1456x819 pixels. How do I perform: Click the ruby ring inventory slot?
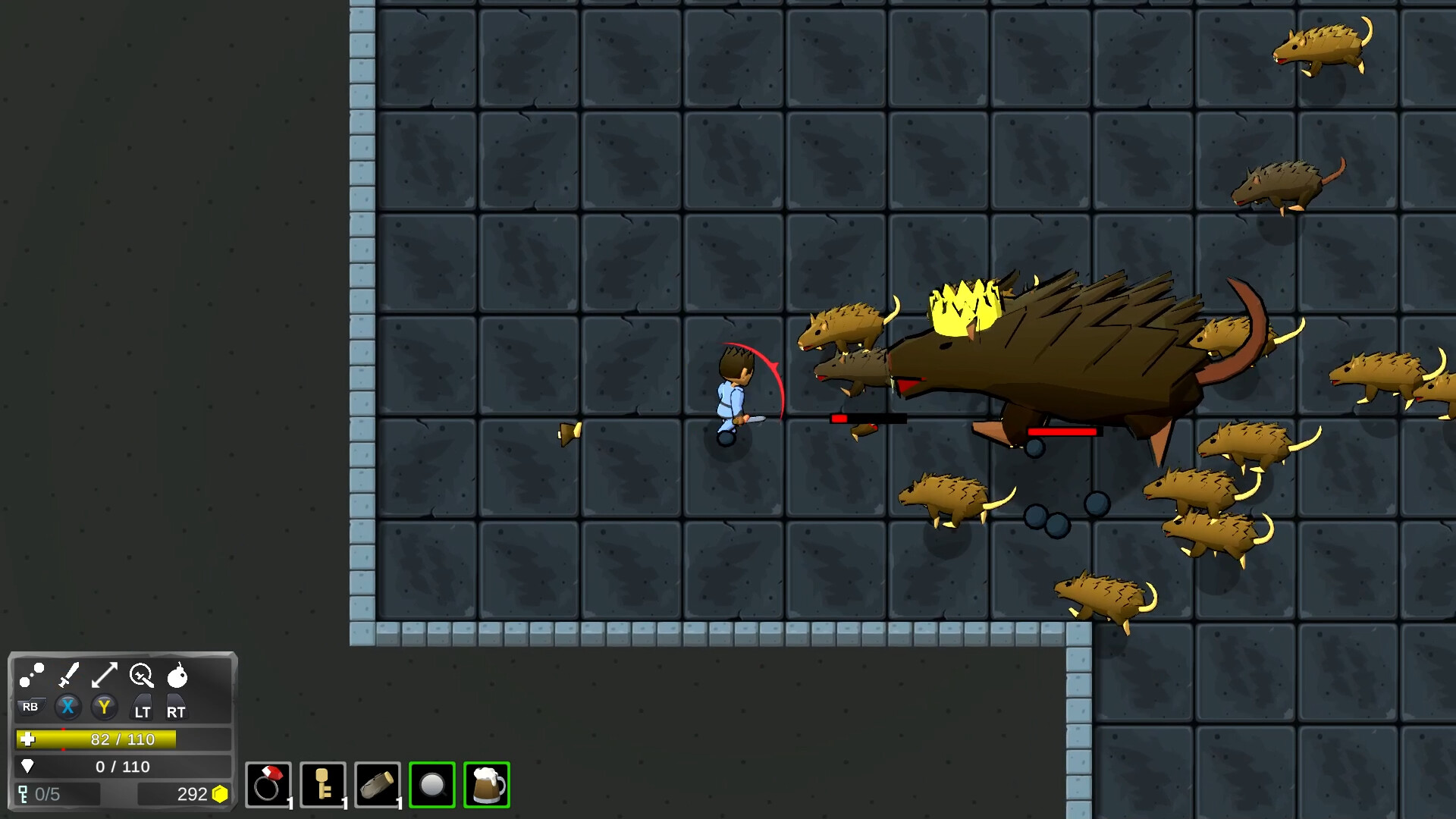pyautogui.click(x=269, y=786)
